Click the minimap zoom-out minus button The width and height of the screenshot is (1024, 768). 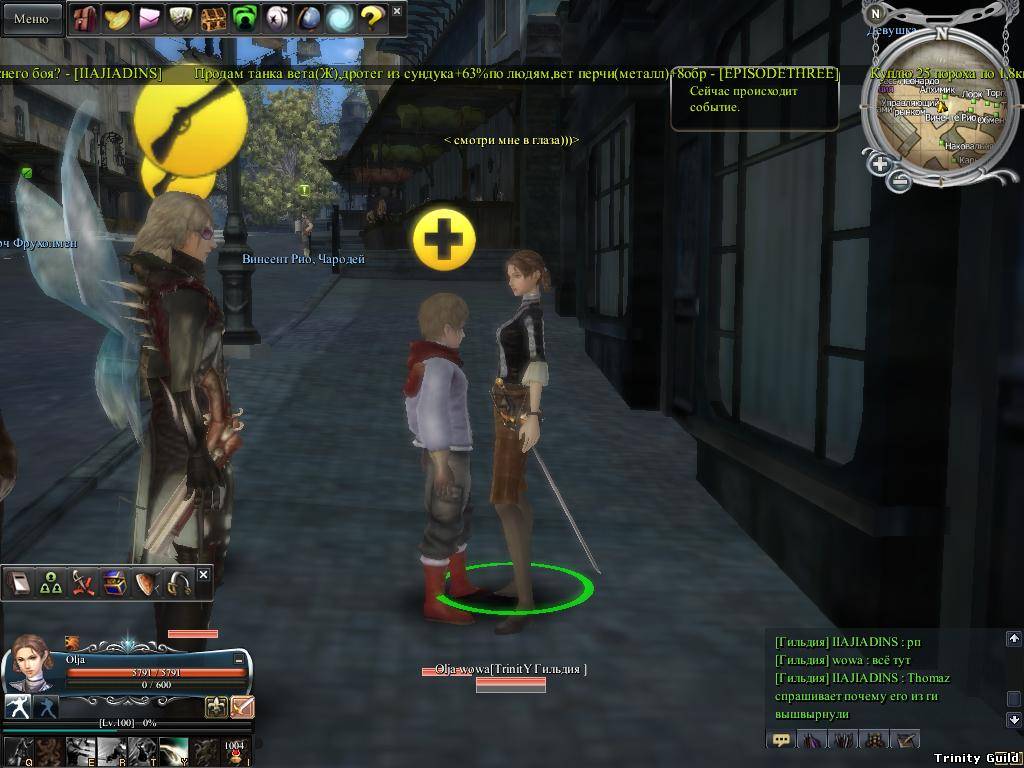[x=900, y=181]
